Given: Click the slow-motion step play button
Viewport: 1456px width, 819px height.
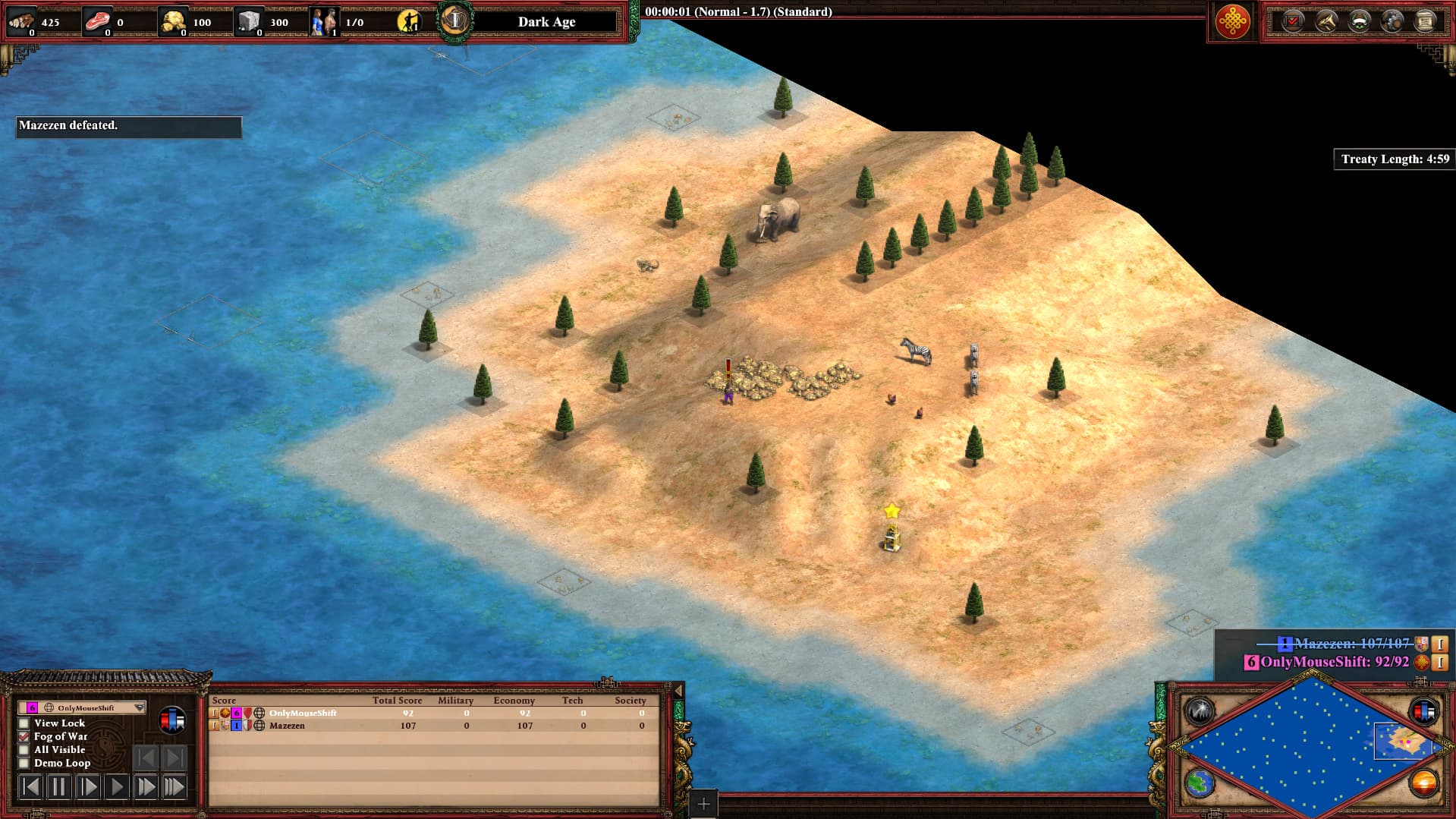Looking at the screenshot, I should click(87, 787).
